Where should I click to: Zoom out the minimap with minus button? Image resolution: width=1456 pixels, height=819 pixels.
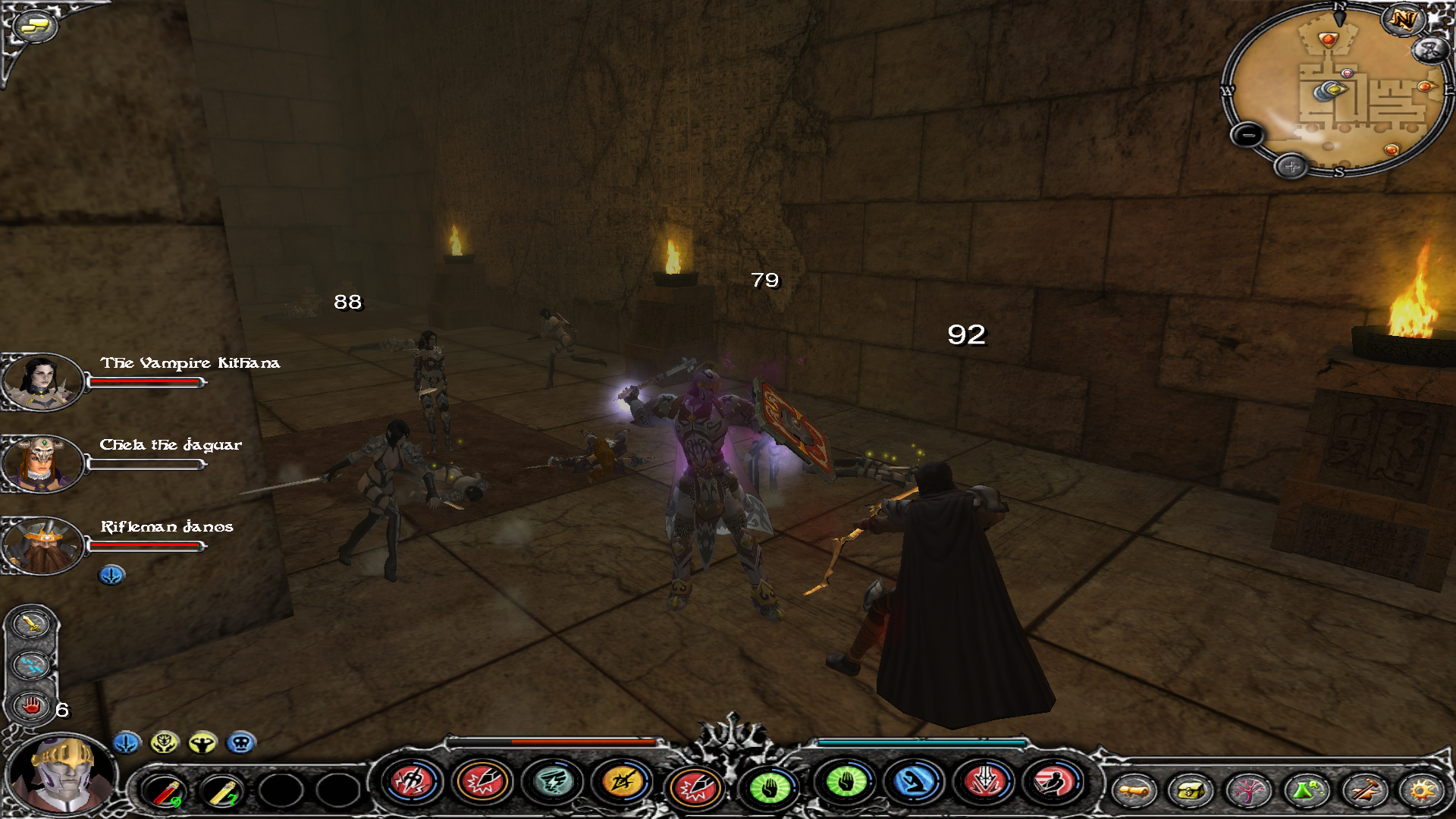click(x=1247, y=136)
